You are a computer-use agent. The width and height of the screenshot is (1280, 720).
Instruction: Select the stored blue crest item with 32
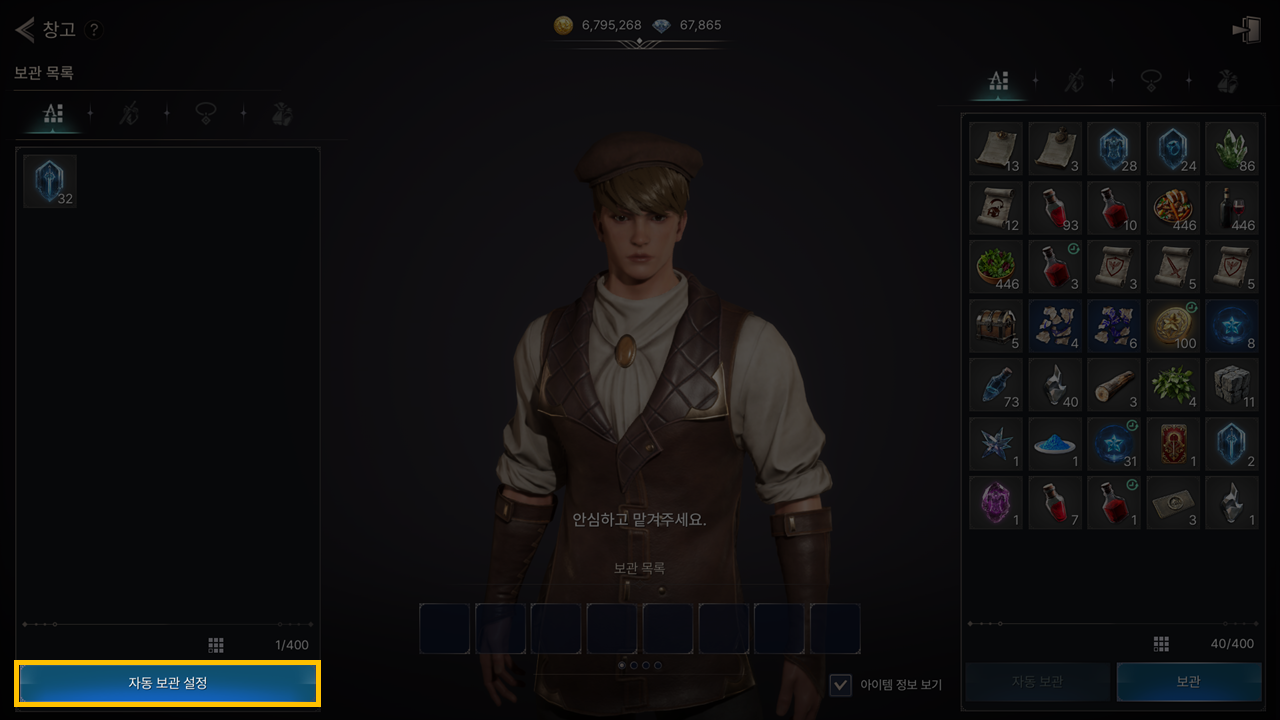[50, 181]
